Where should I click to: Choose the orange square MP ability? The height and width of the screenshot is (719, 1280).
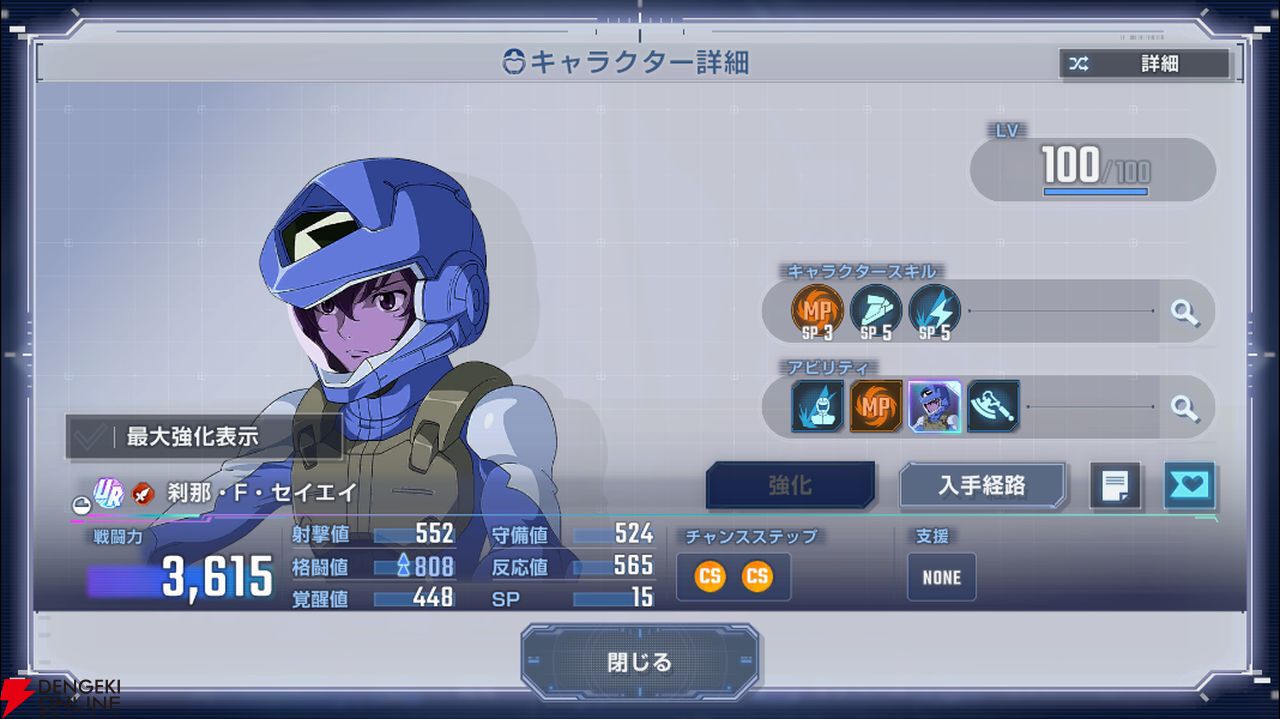(876, 406)
